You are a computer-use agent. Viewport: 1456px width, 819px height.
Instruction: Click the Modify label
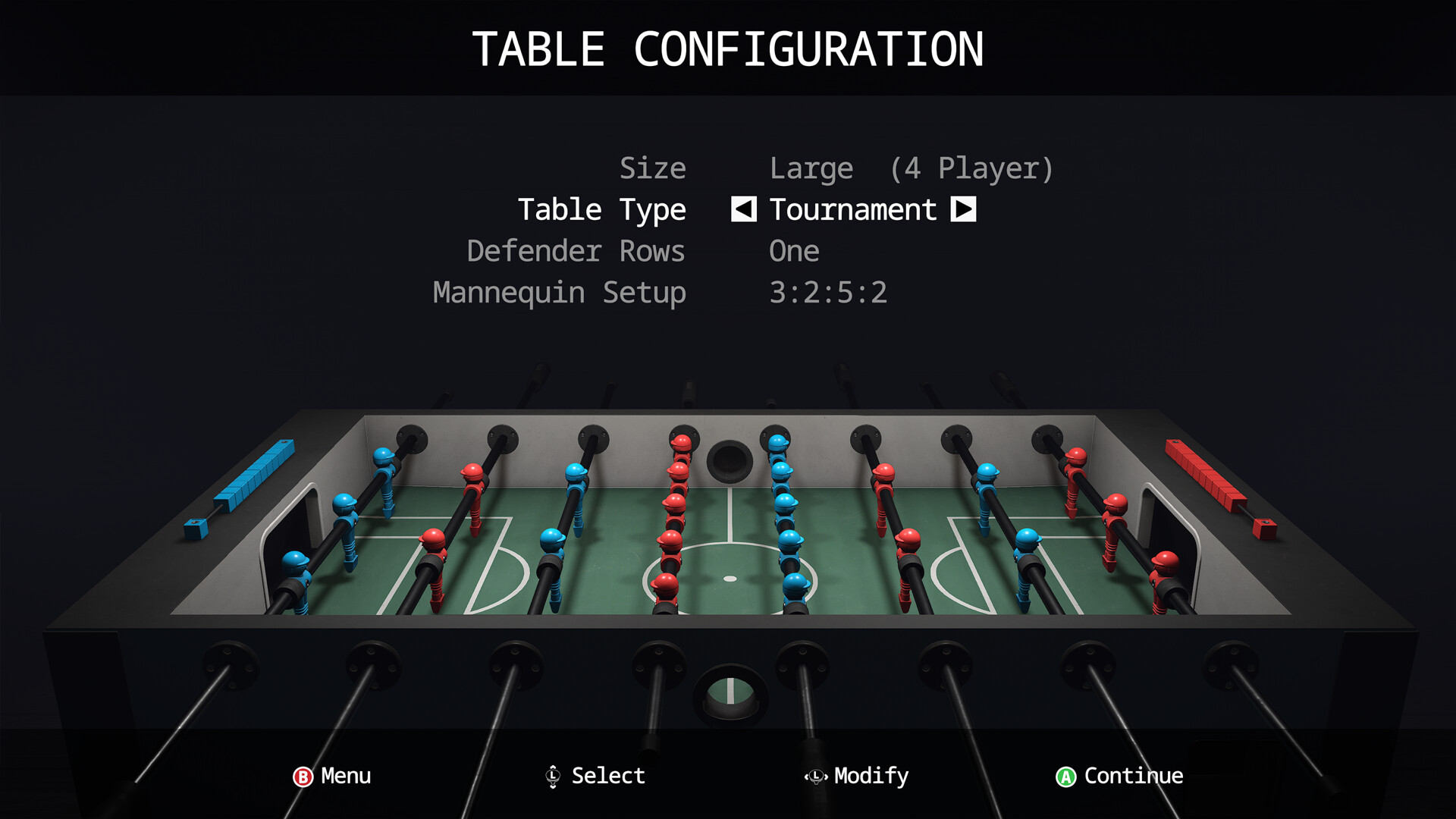[871, 777]
